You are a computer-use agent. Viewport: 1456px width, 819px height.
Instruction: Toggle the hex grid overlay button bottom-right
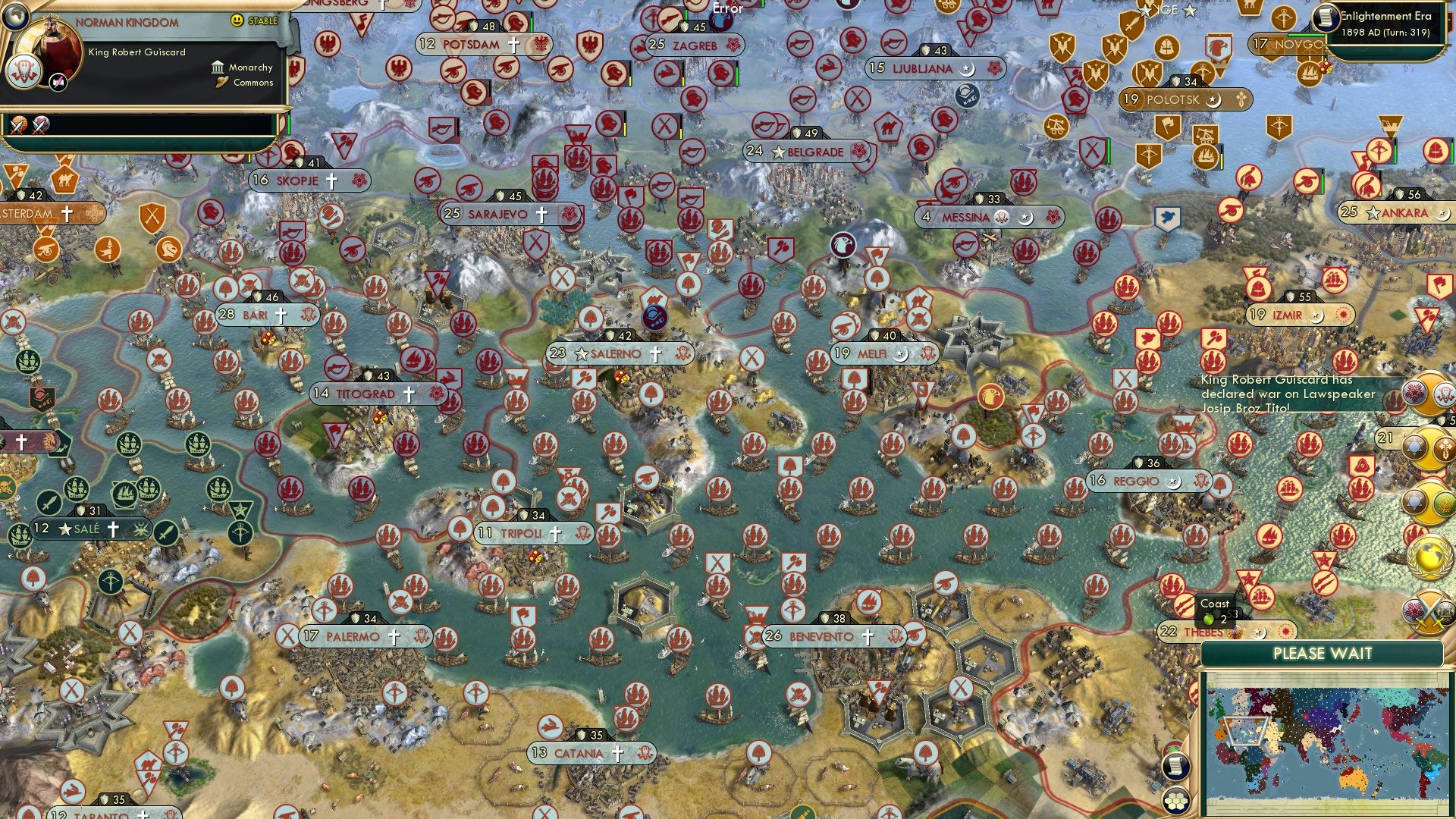[1176, 800]
